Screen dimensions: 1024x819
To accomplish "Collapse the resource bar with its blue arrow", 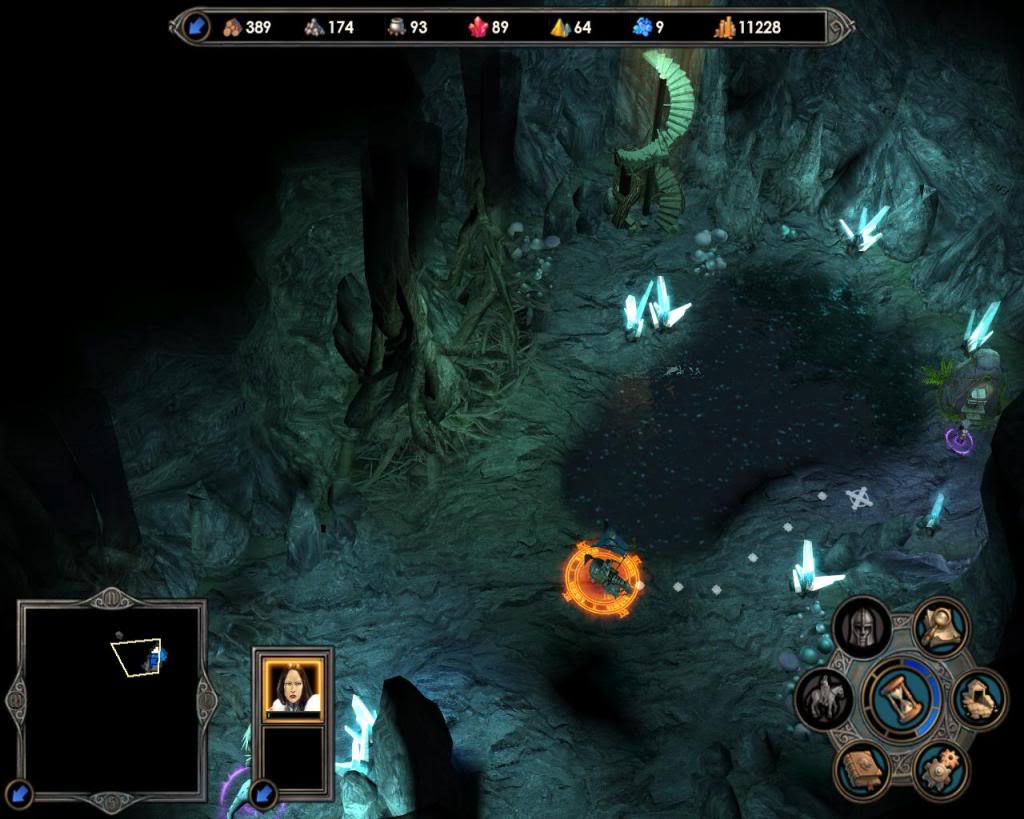I will coord(196,27).
